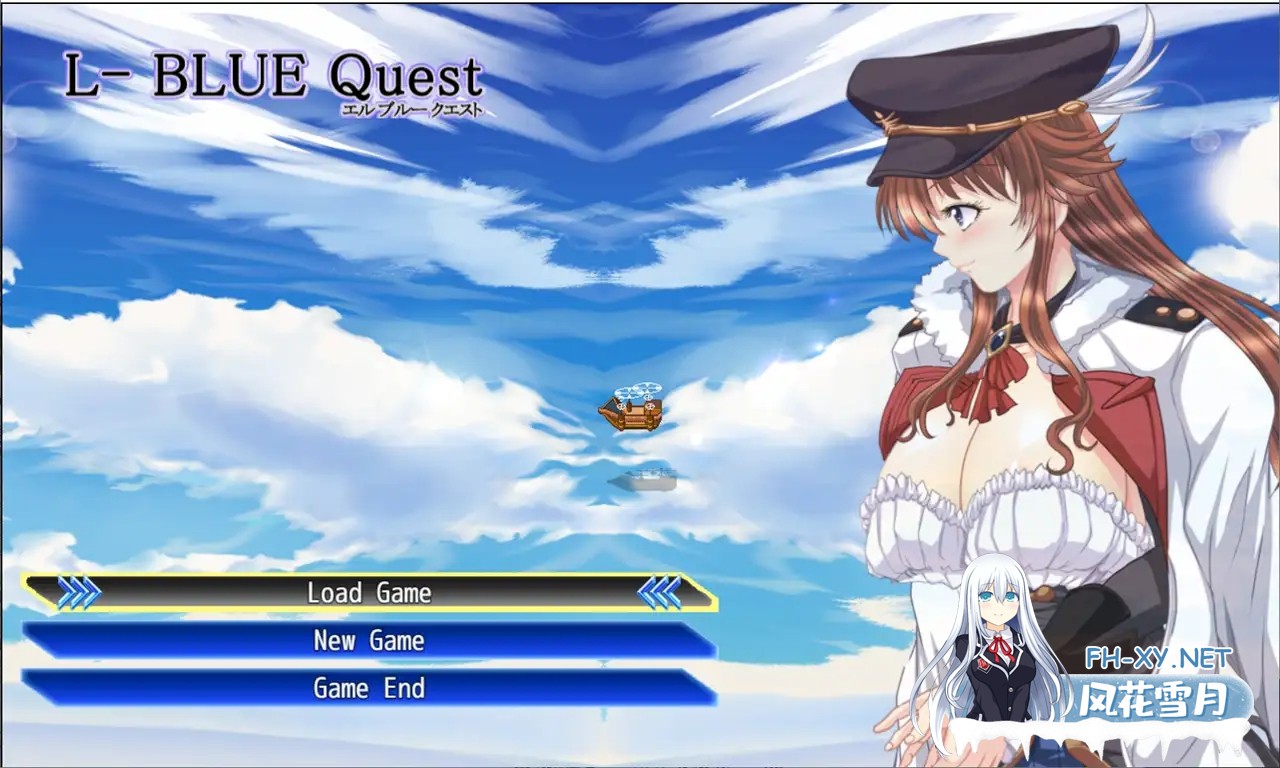Choose Game End to quit
Screen dimensions: 1280x768
tap(369, 688)
